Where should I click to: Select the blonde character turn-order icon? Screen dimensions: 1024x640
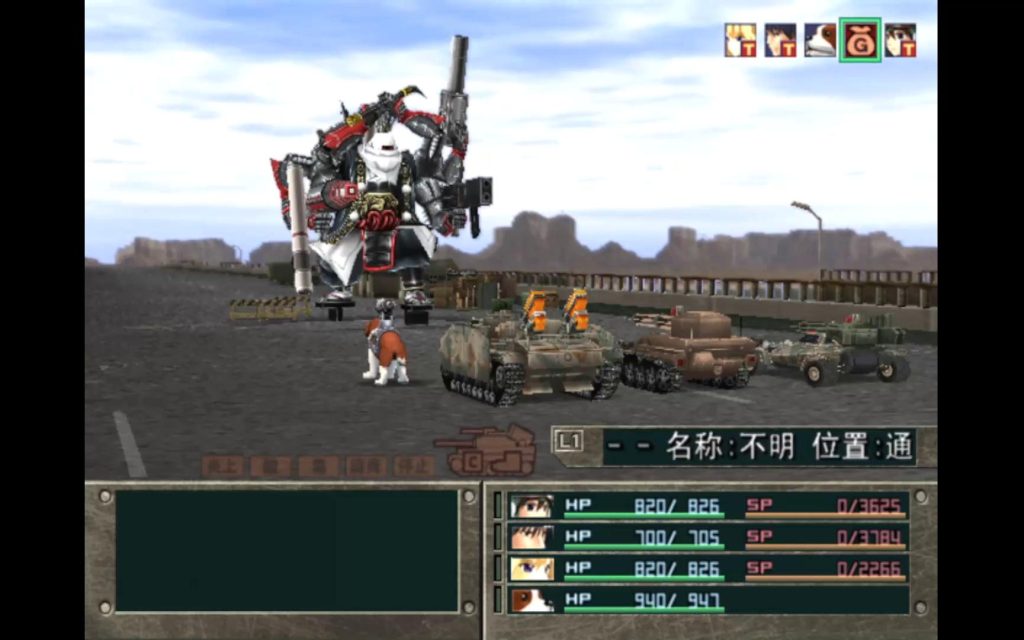click(x=740, y=40)
